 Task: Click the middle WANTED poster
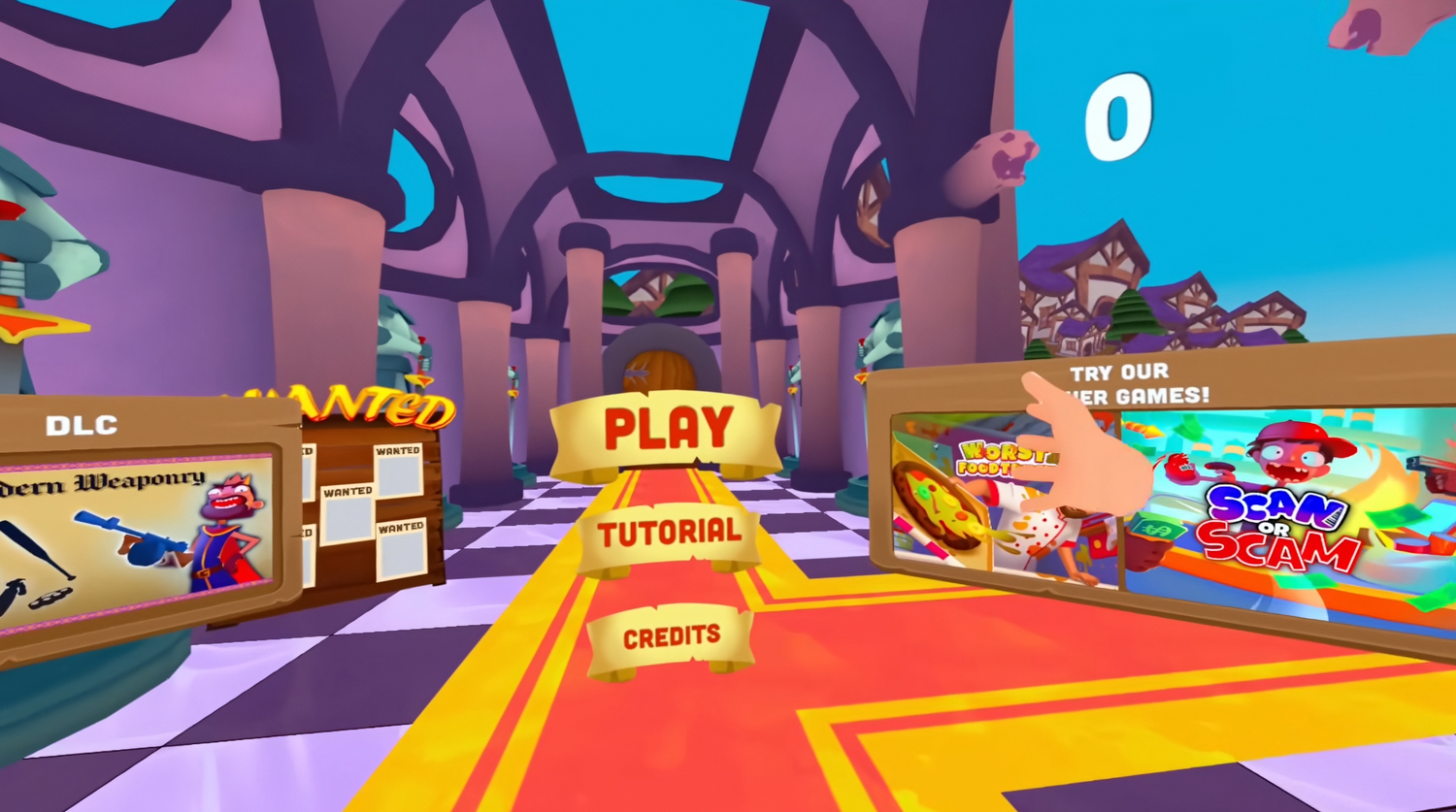pos(347,514)
